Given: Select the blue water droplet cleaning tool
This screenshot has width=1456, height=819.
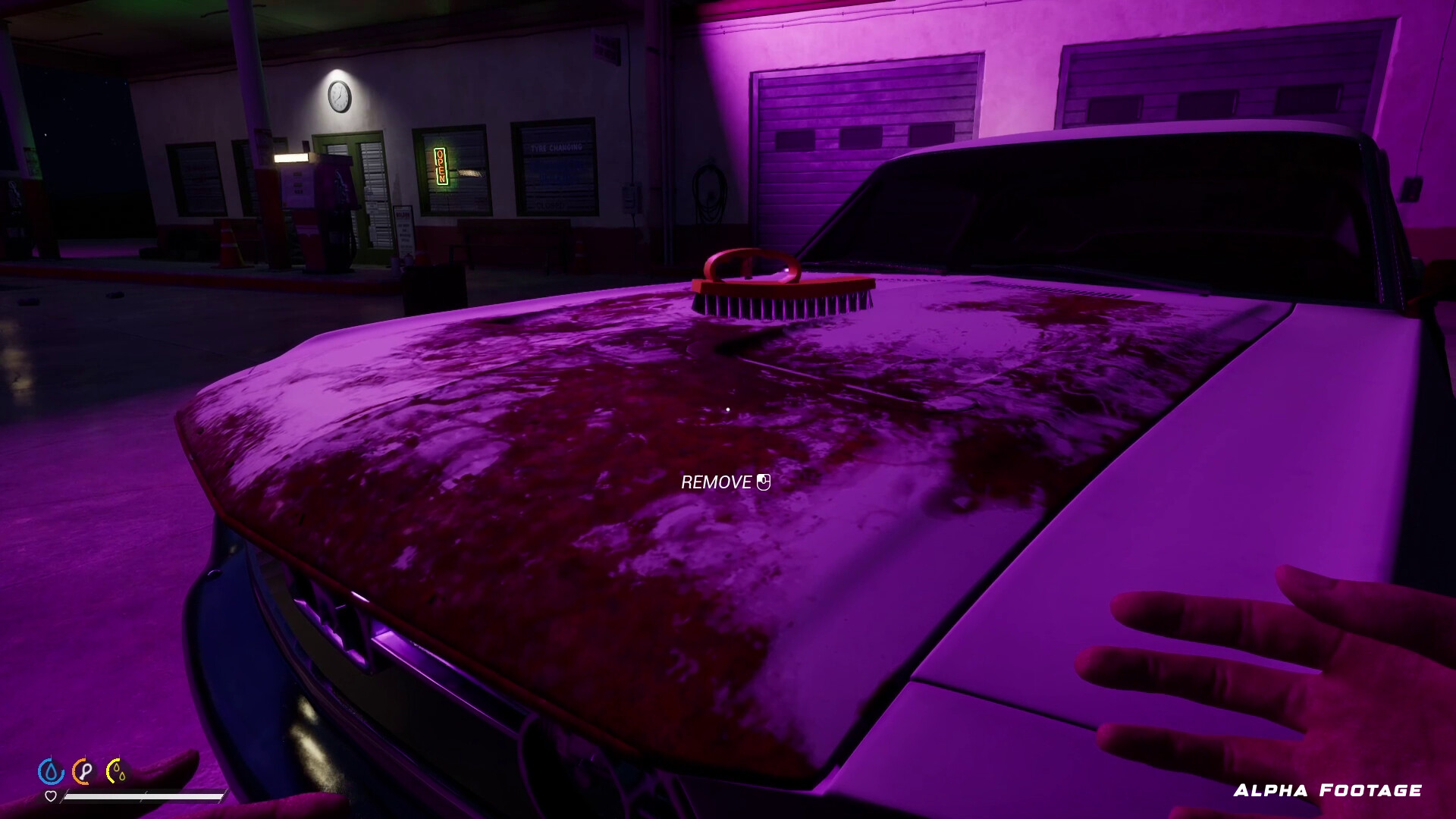Looking at the screenshot, I should pos(51,770).
